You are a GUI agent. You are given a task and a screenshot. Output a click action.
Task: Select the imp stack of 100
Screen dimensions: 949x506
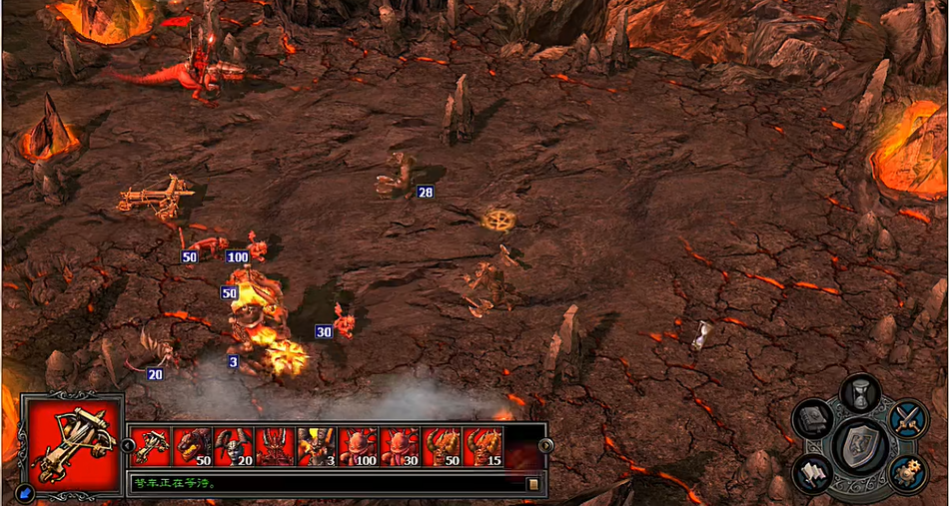pyautogui.click(x=358, y=446)
